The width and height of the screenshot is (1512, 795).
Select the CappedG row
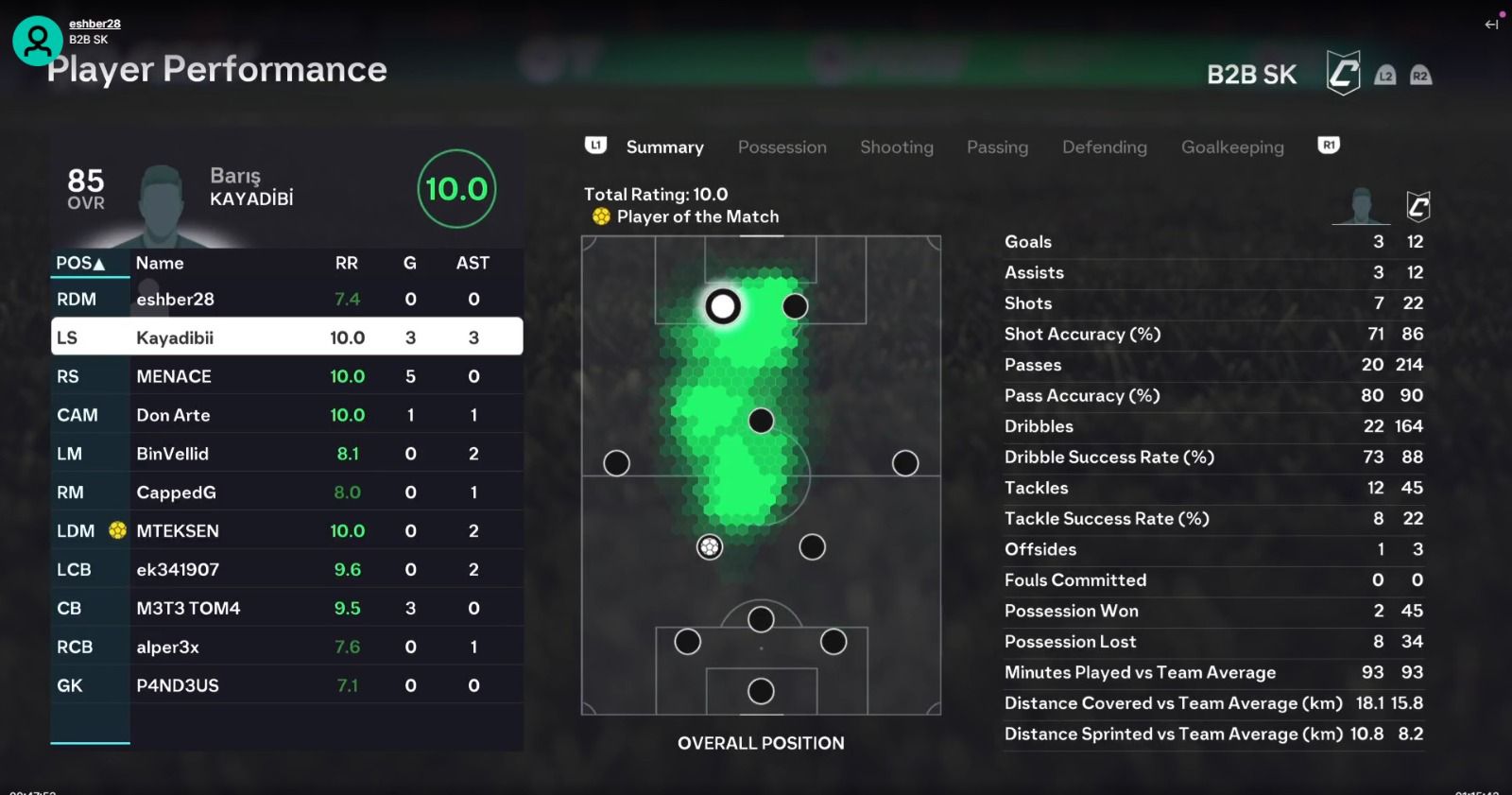pyautogui.click(x=286, y=493)
